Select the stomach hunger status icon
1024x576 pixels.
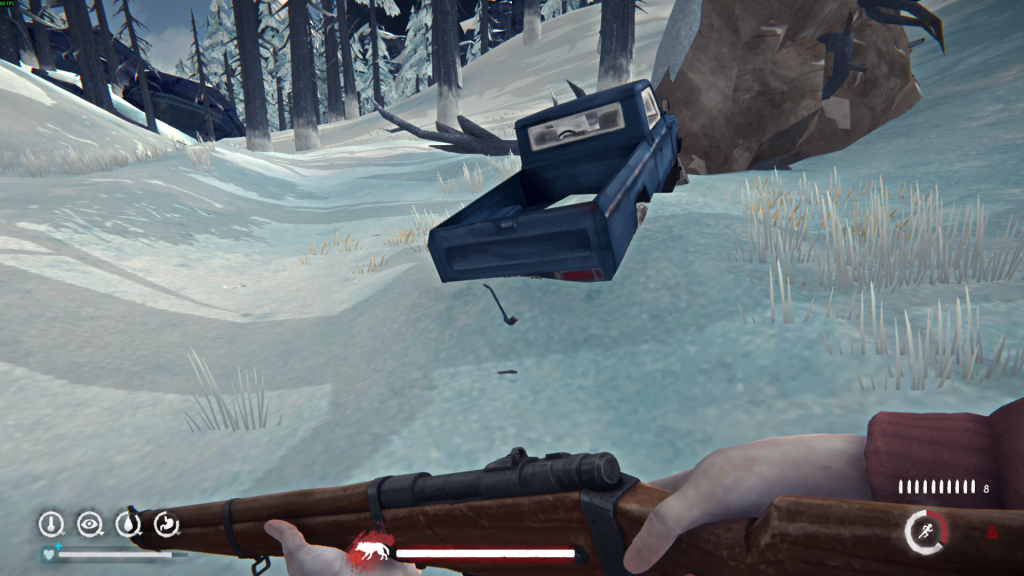(x=166, y=523)
